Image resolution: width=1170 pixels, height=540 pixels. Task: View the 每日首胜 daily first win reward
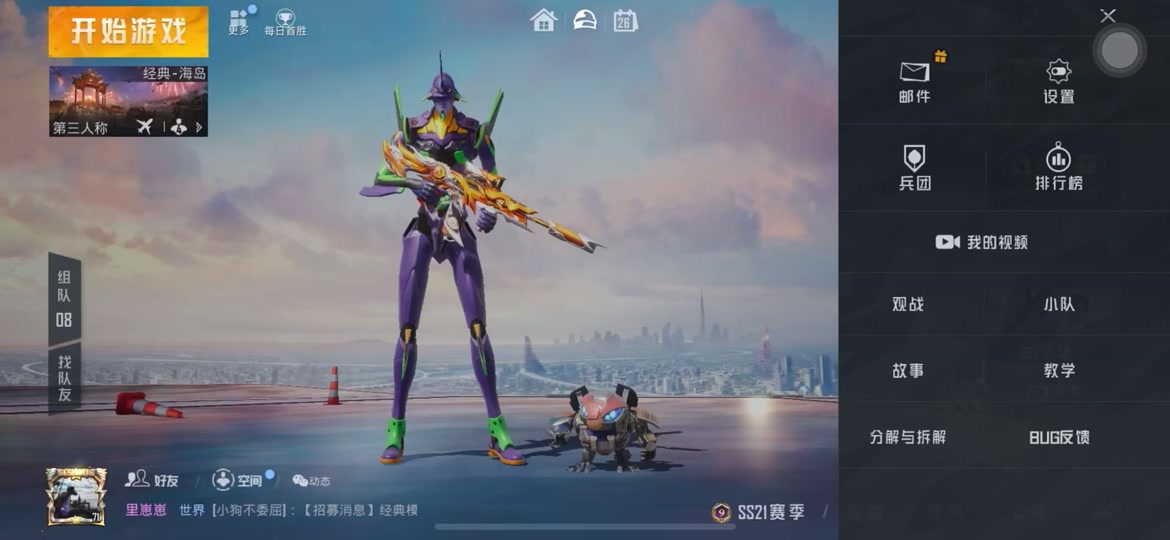coord(285,22)
